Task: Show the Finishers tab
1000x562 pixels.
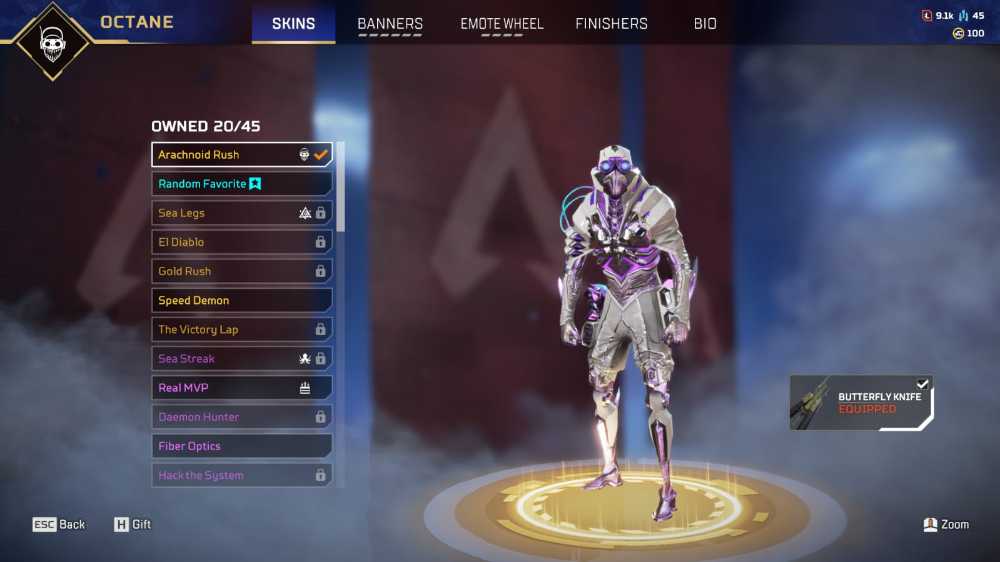Action: click(x=611, y=23)
